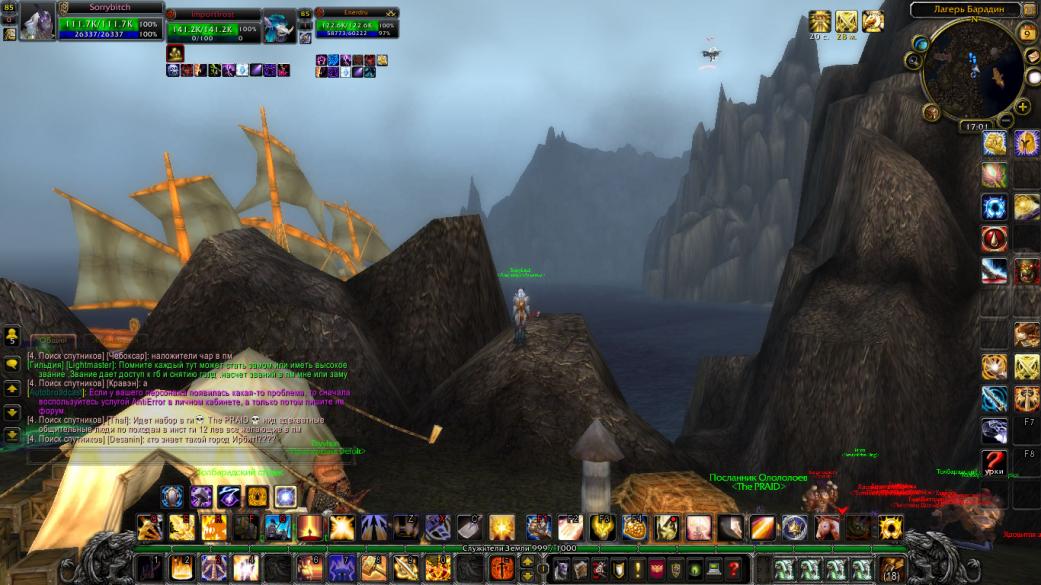Image resolution: width=1041 pixels, height=585 pixels.
Task: Click the crossed swords buff icon
Action: [846, 22]
